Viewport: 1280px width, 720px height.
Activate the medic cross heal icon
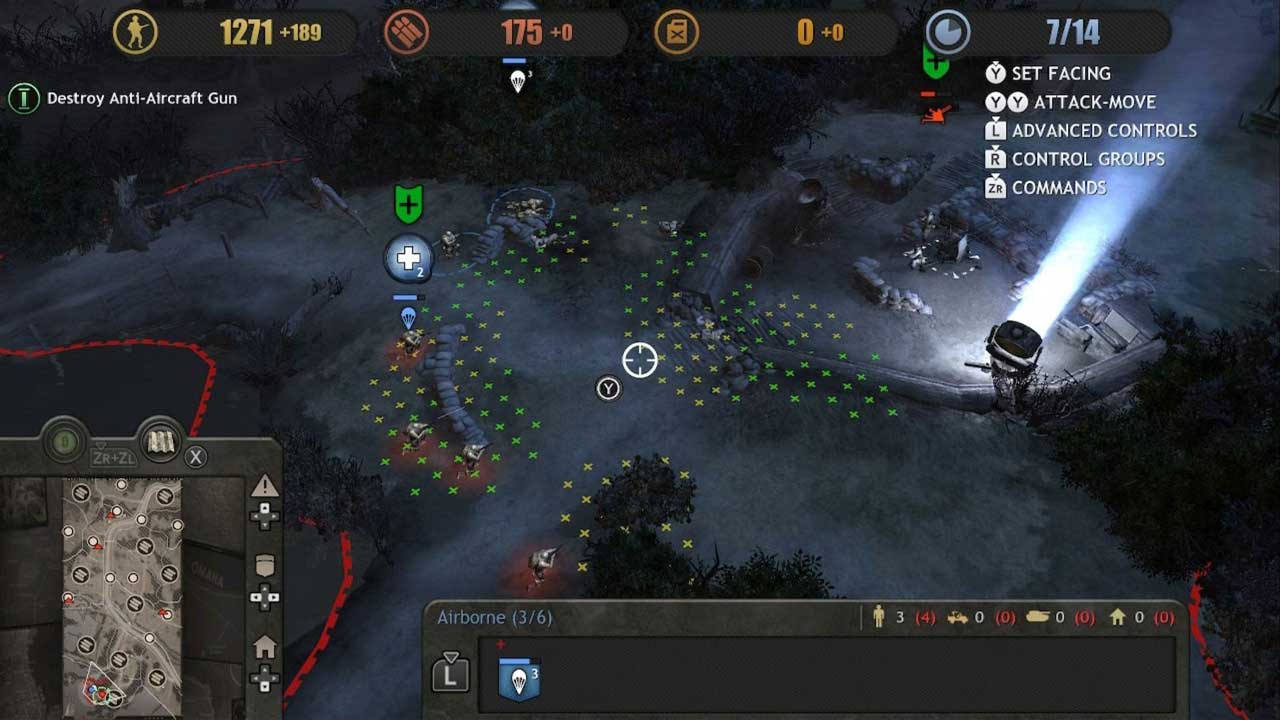[x=408, y=260]
